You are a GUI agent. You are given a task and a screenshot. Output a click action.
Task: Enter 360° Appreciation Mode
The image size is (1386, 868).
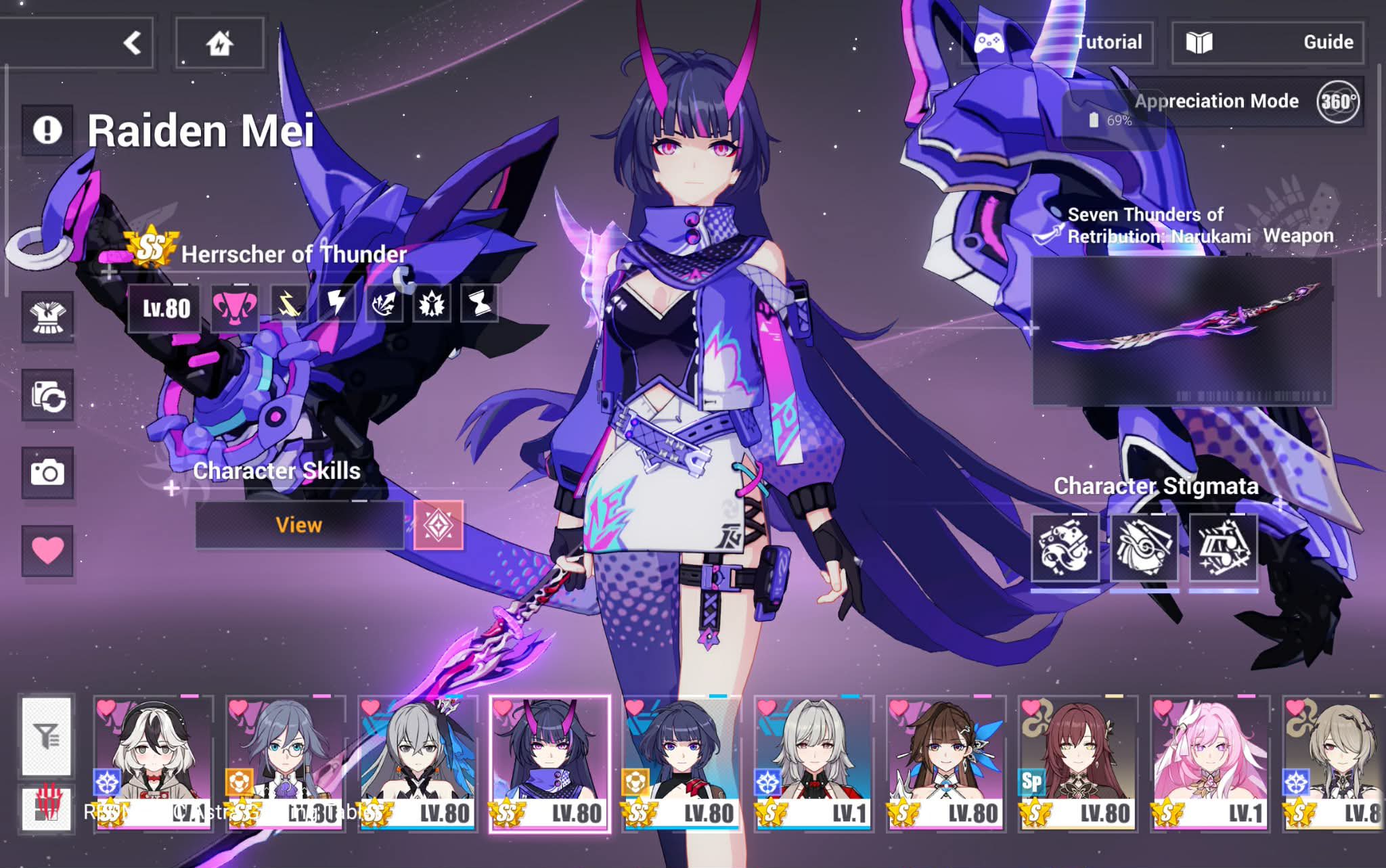1337,102
